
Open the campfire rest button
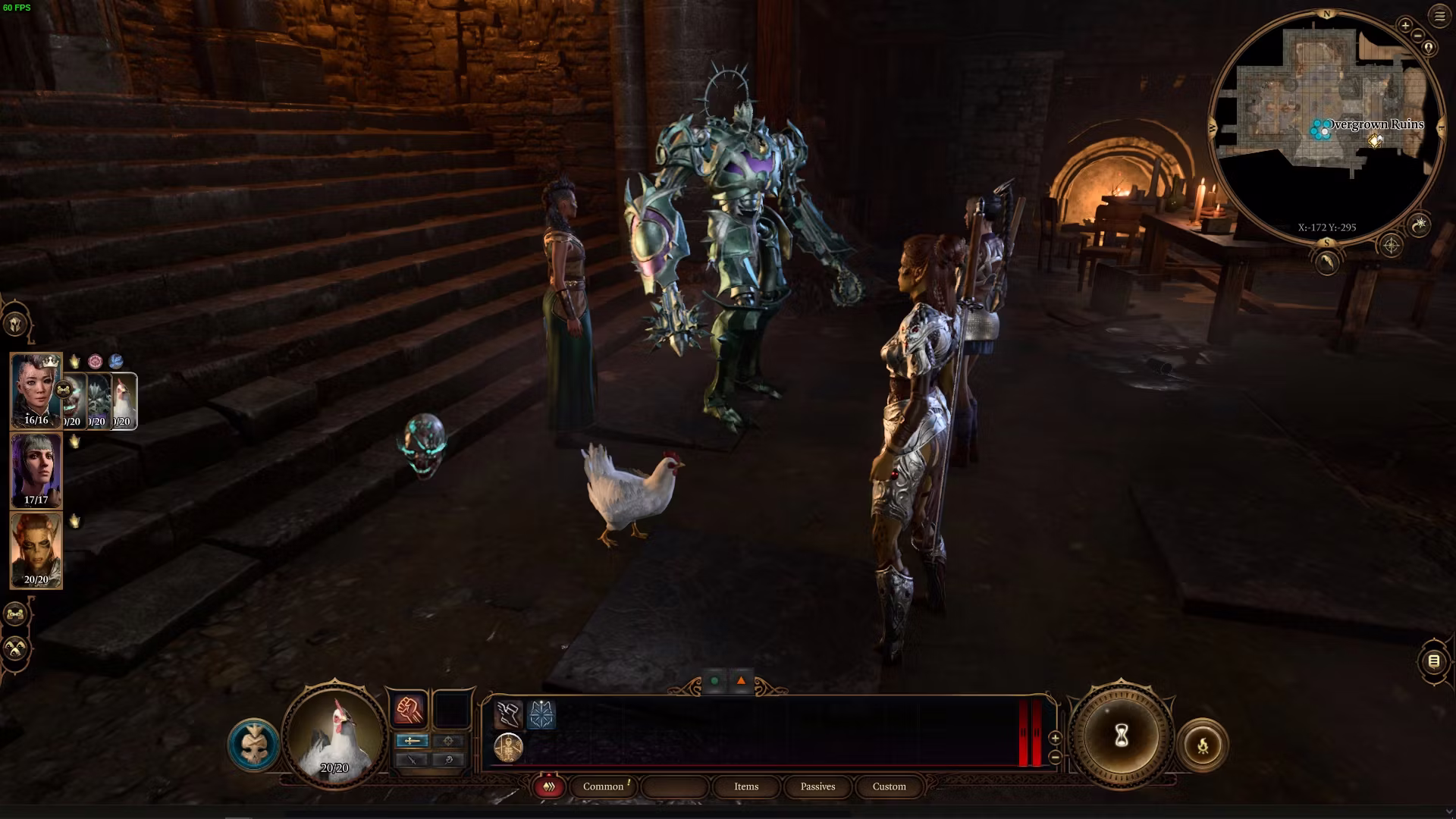coord(1202,745)
